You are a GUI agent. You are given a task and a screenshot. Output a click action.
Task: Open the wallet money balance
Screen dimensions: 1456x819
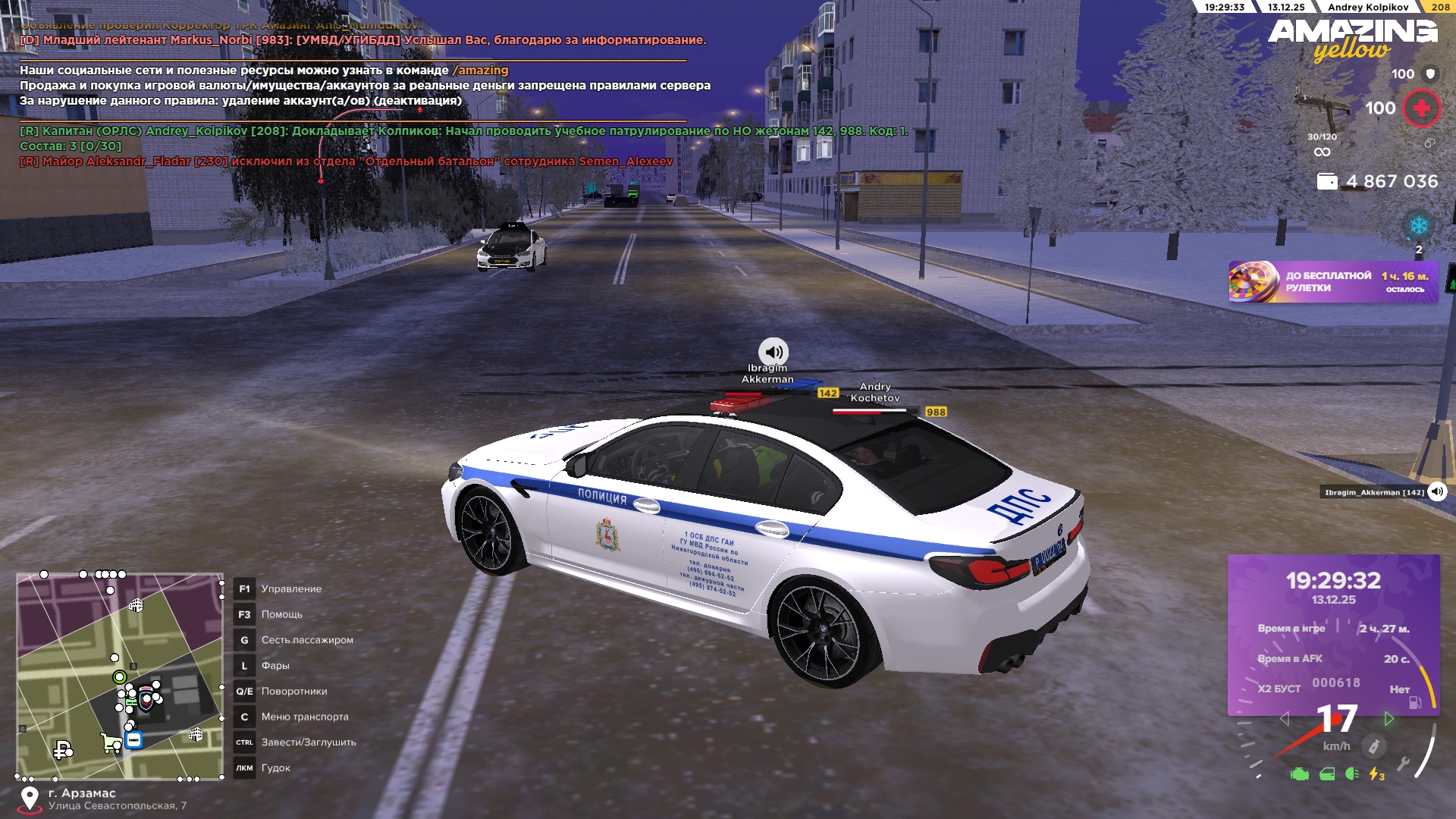coord(1377,181)
